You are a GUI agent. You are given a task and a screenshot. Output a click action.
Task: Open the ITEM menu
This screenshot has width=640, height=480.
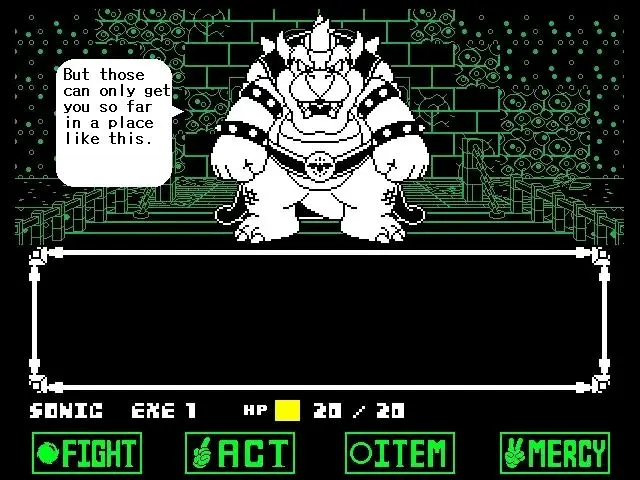pyautogui.click(x=400, y=453)
